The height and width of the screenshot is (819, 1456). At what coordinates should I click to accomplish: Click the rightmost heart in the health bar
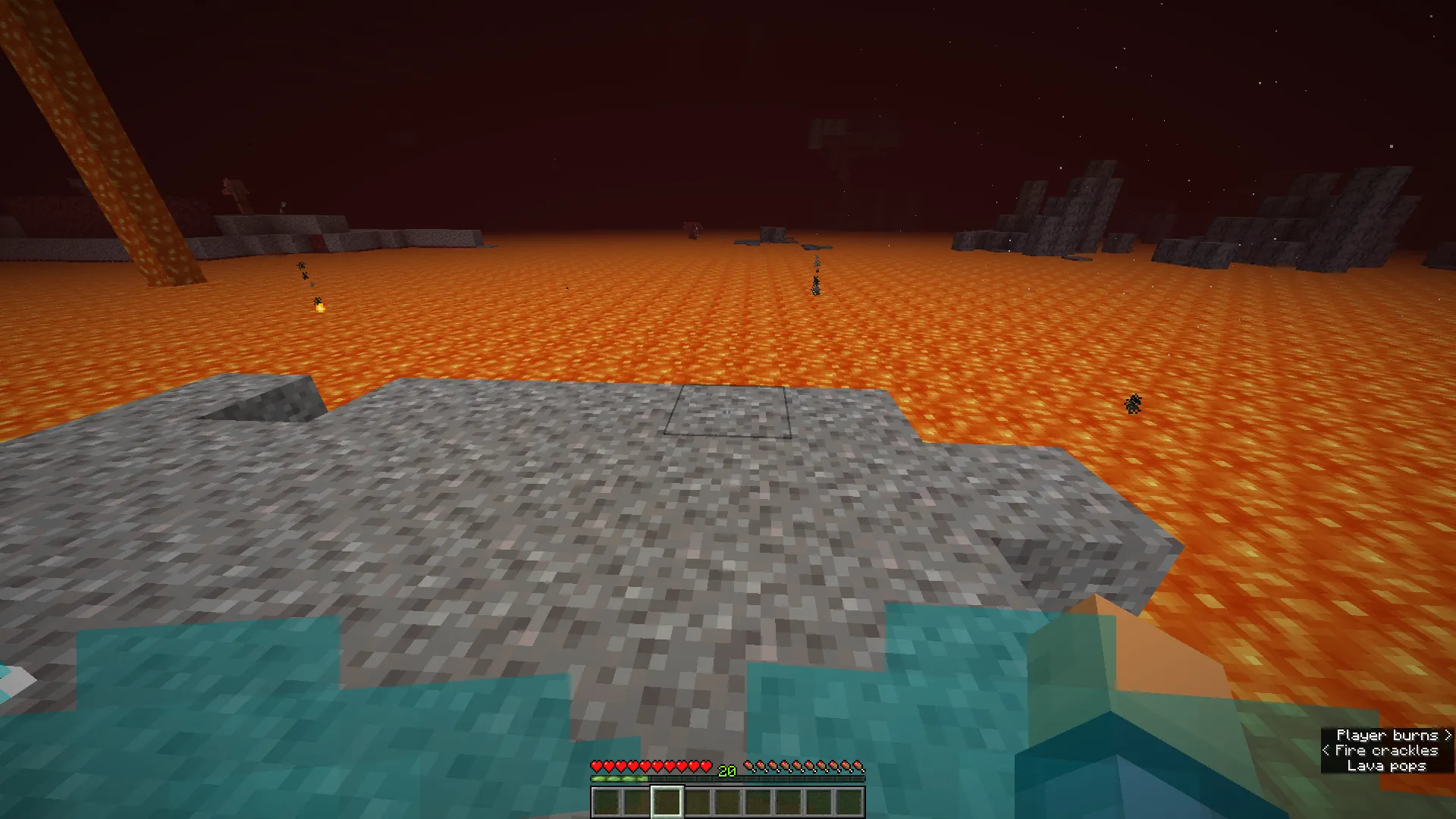click(x=706, y=766)
